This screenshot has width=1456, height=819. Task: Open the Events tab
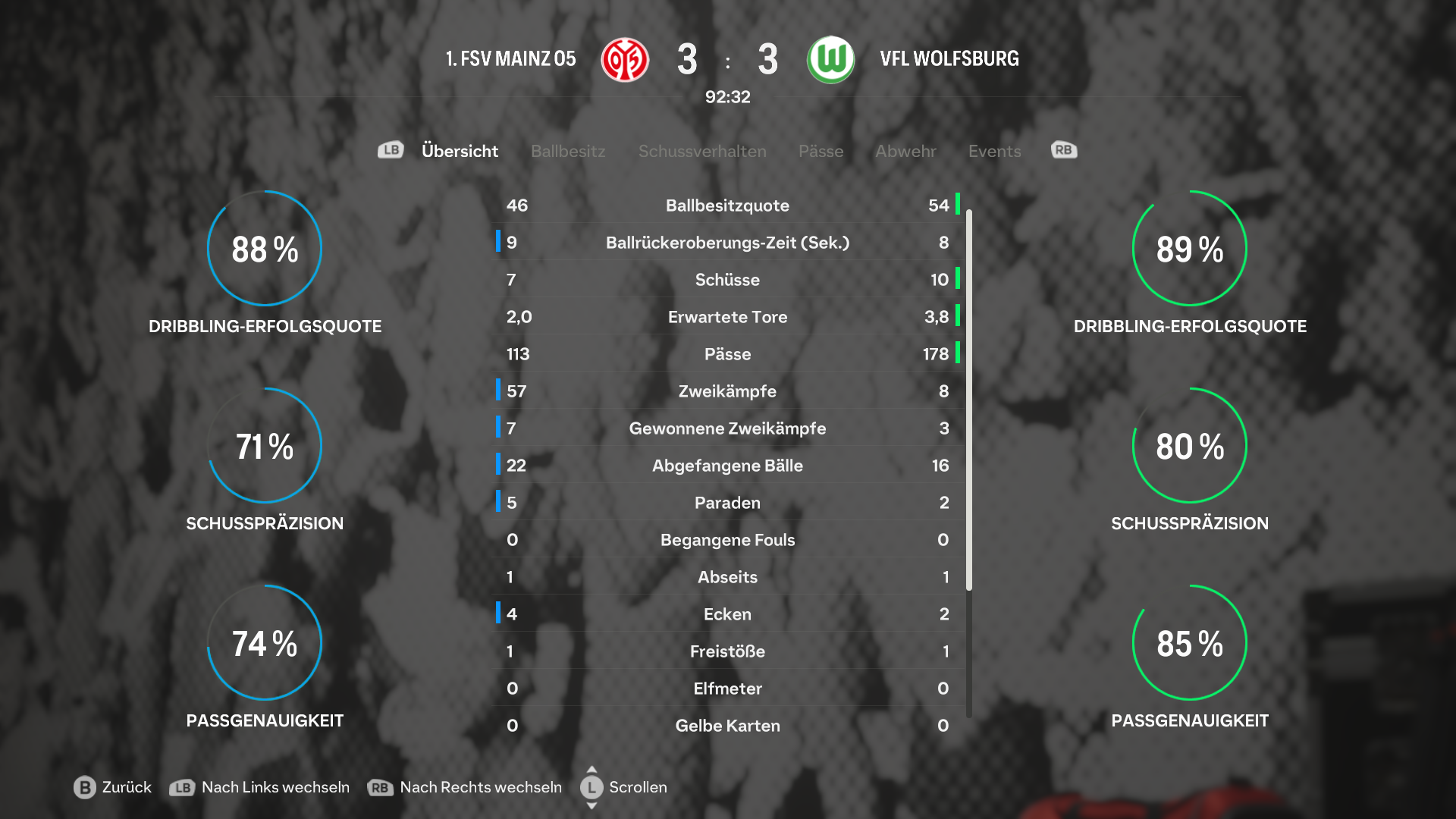tap(994, 151)
